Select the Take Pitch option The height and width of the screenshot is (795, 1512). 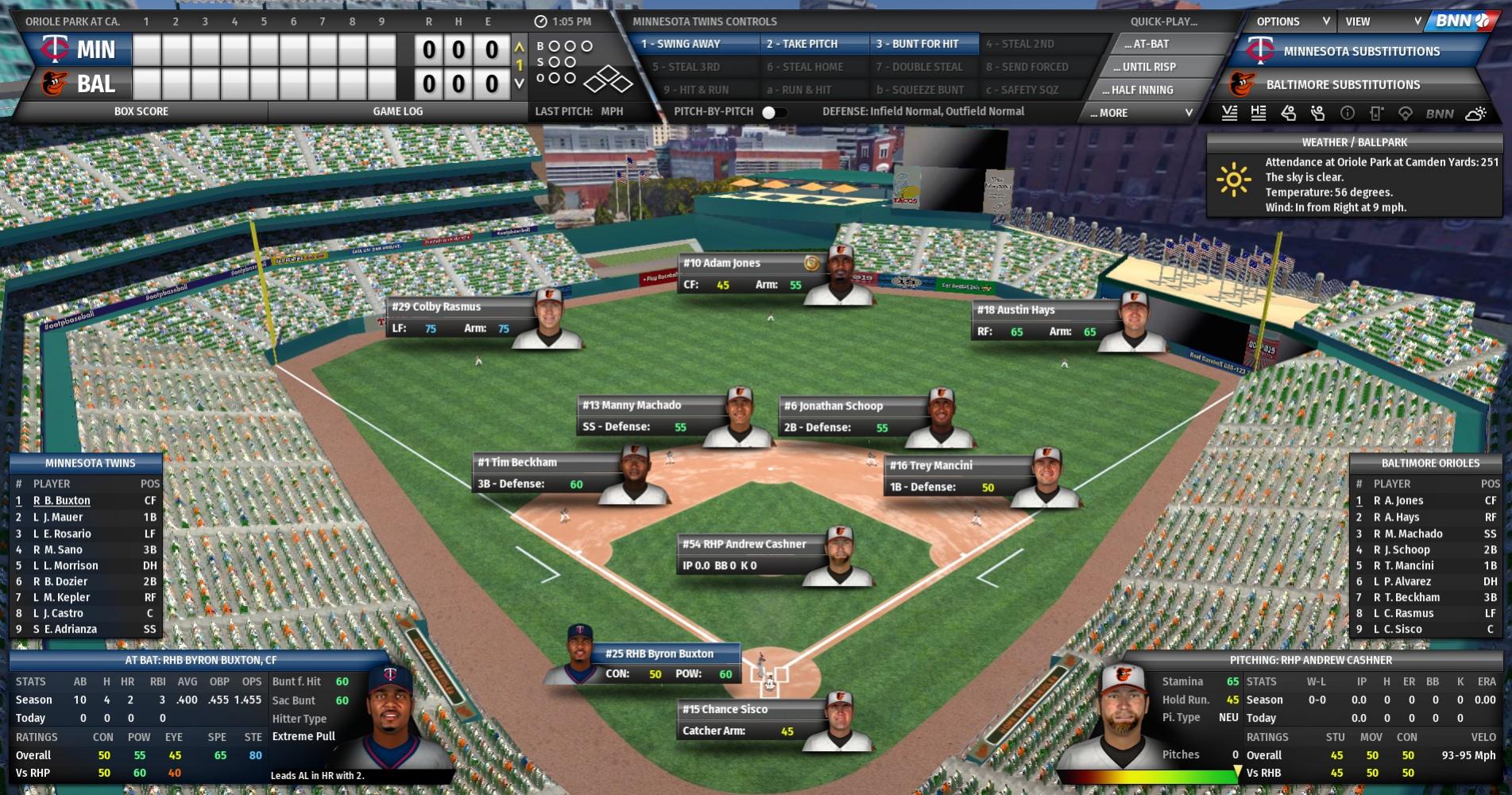pyautogui.click(x=802, y=44)
